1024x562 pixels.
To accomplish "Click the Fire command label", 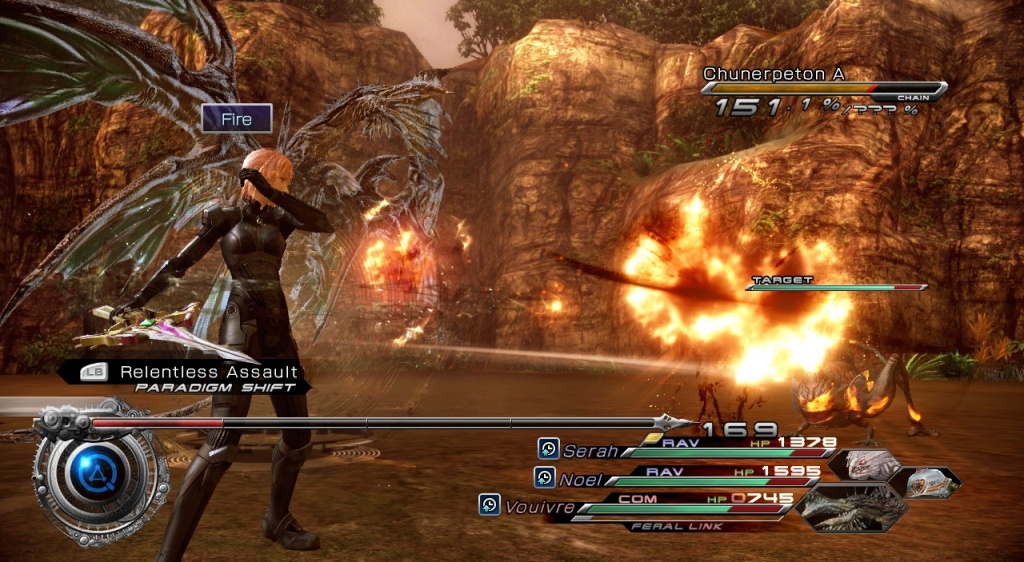I will [237, 119].
